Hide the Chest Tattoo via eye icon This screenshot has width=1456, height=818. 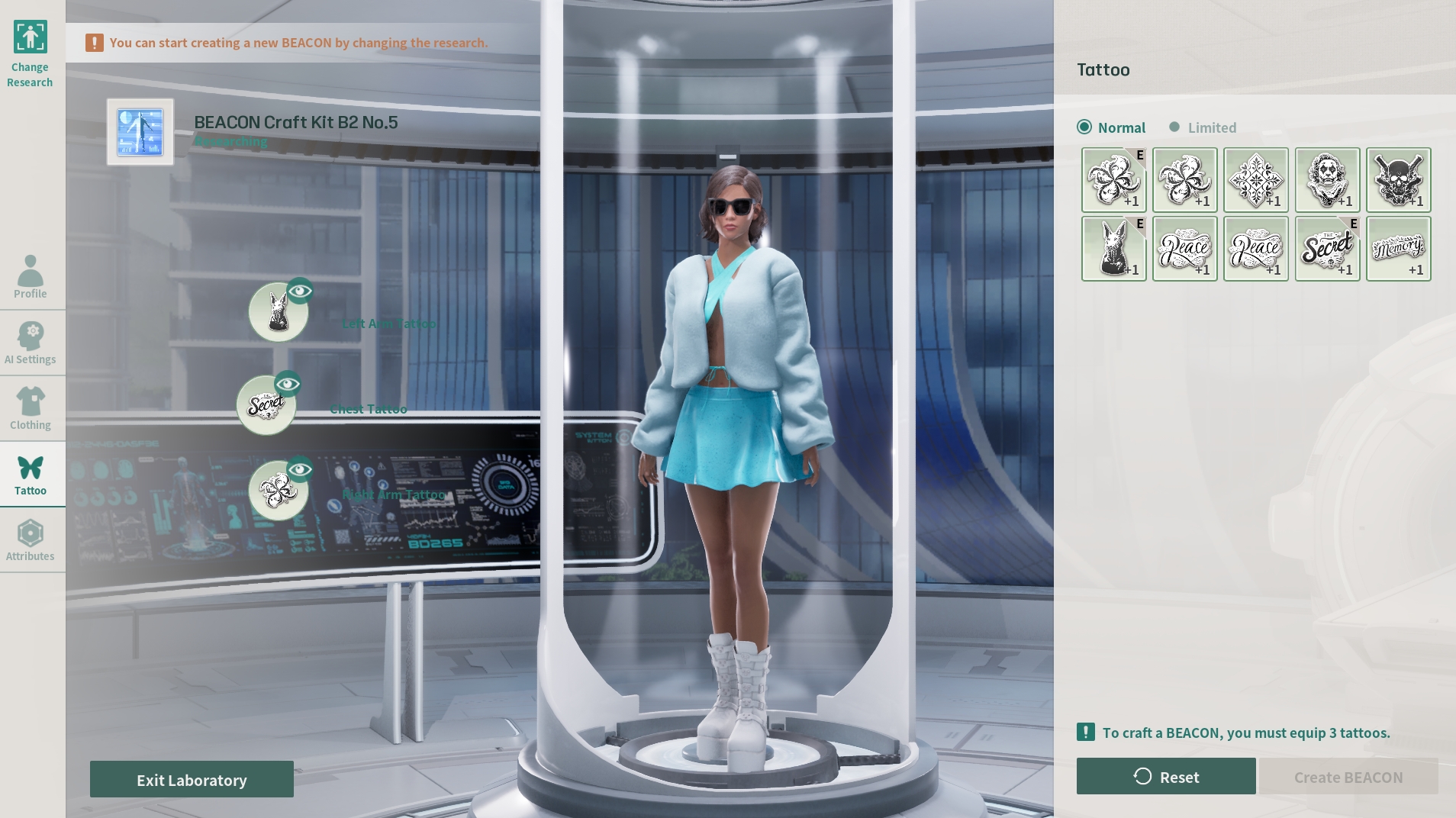point(288,384)
